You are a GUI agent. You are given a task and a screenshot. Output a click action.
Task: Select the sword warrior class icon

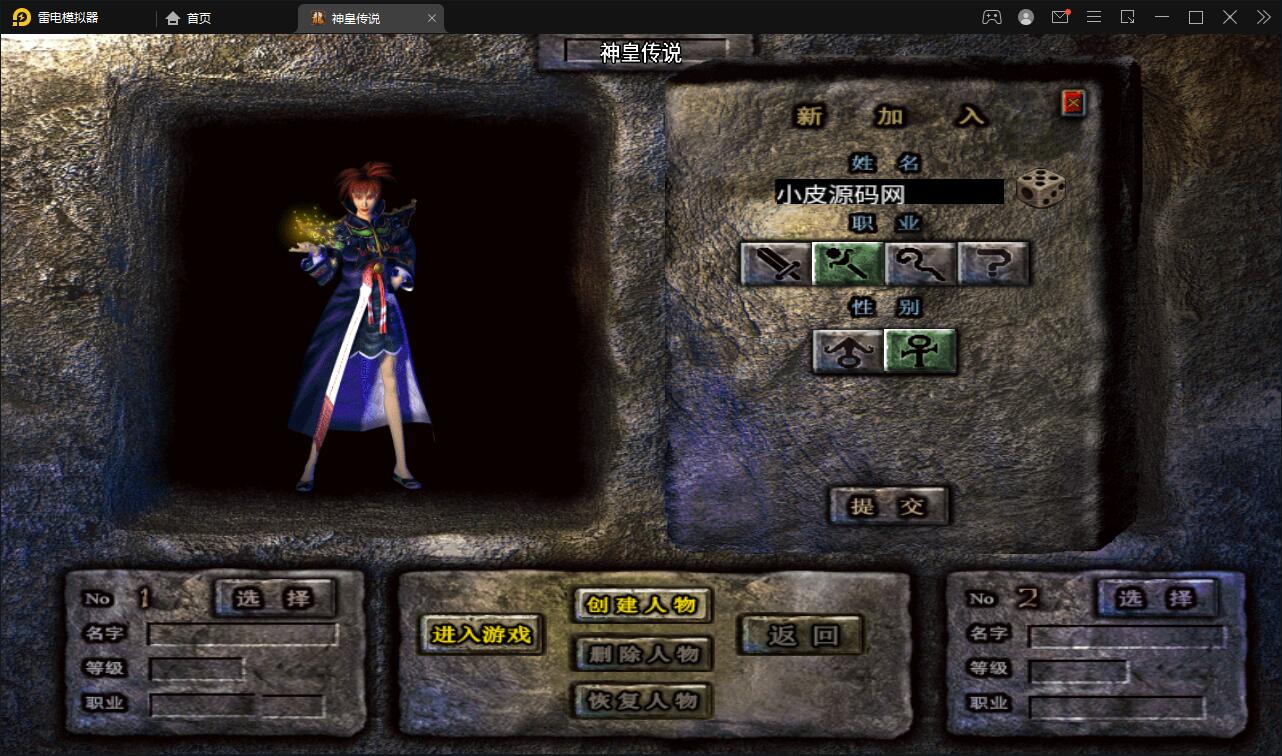pos(775,263)
